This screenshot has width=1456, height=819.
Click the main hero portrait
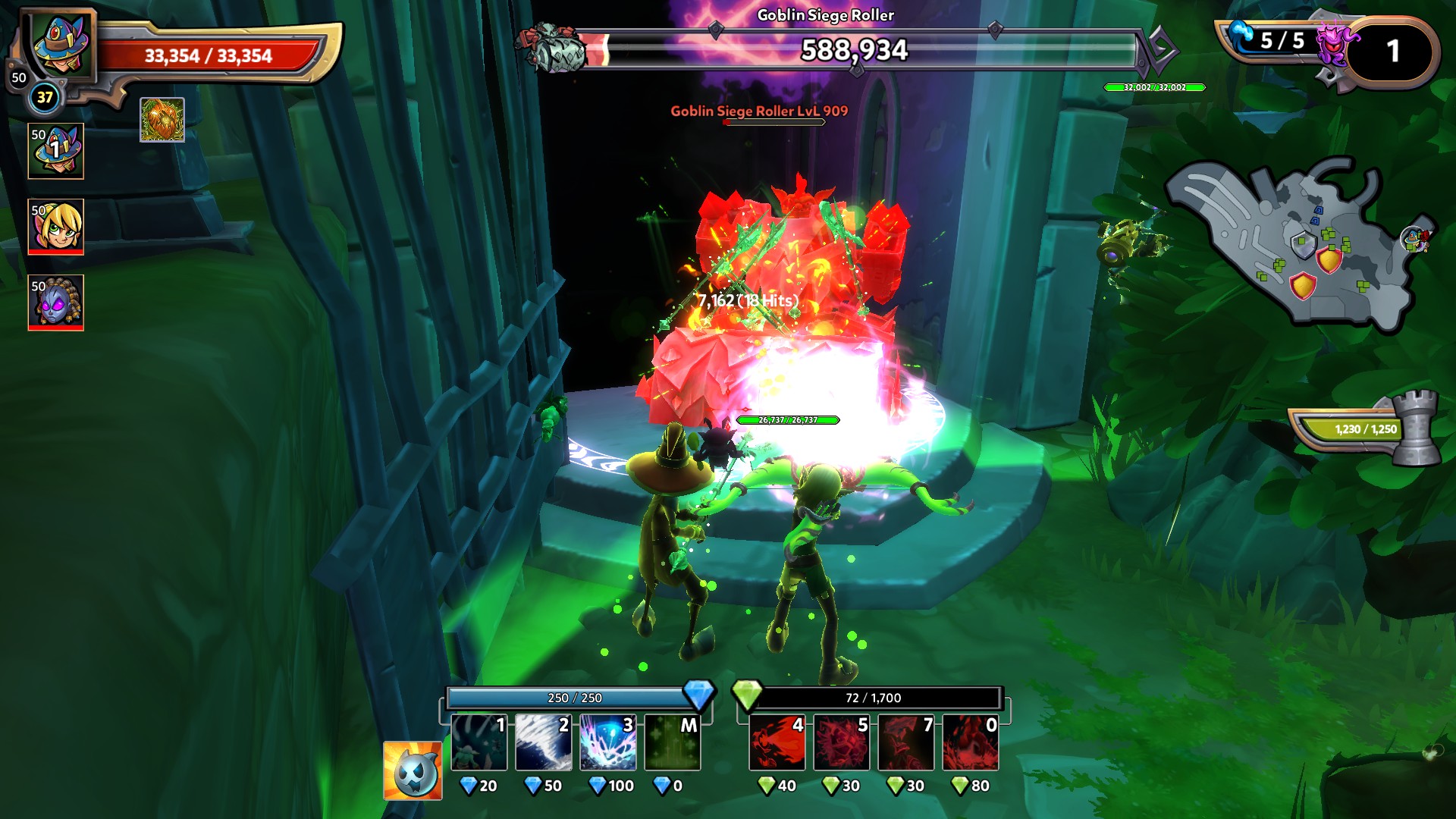[x=61, y=44]
